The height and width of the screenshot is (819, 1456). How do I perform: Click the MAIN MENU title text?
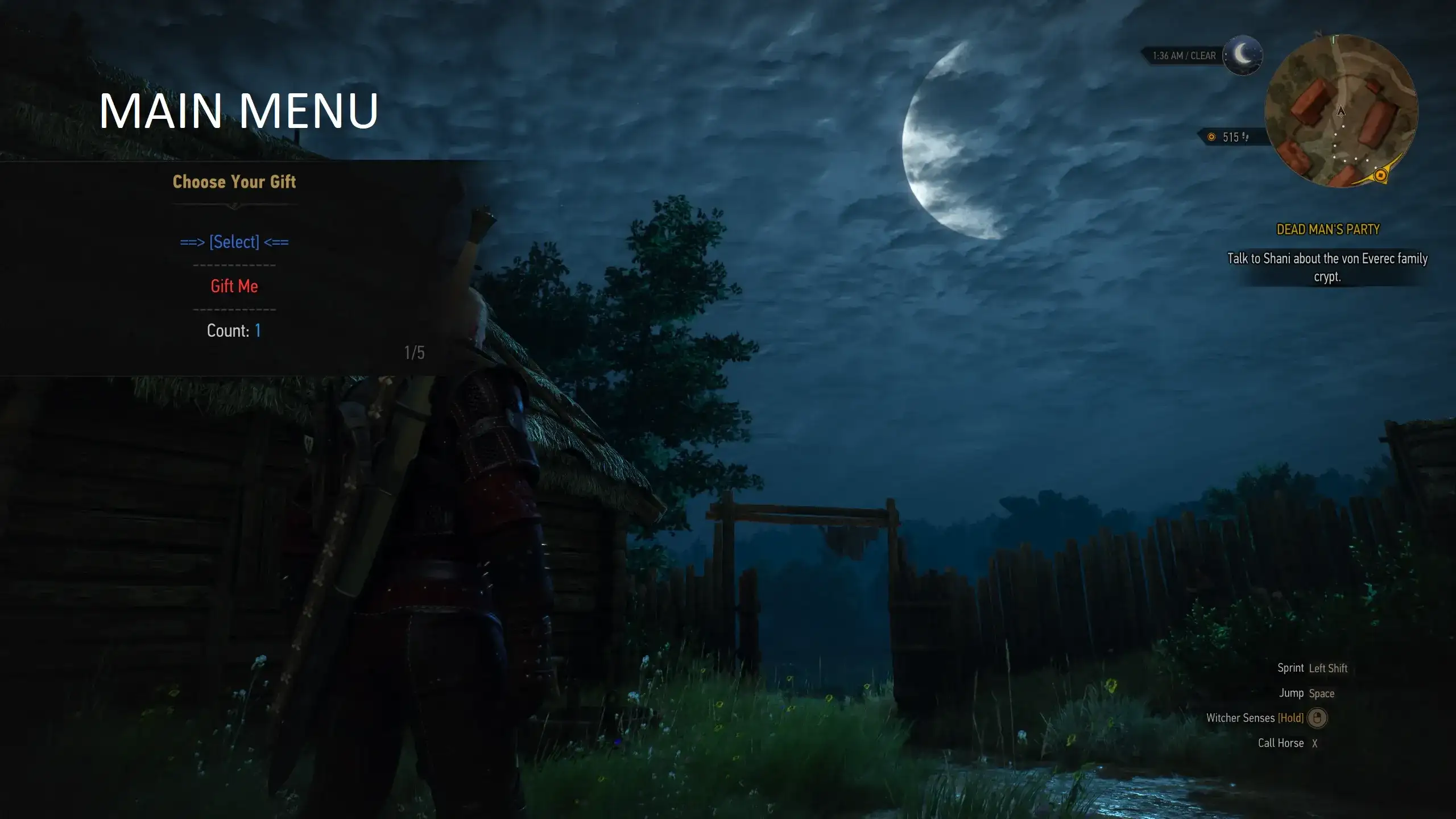point(239,110)
